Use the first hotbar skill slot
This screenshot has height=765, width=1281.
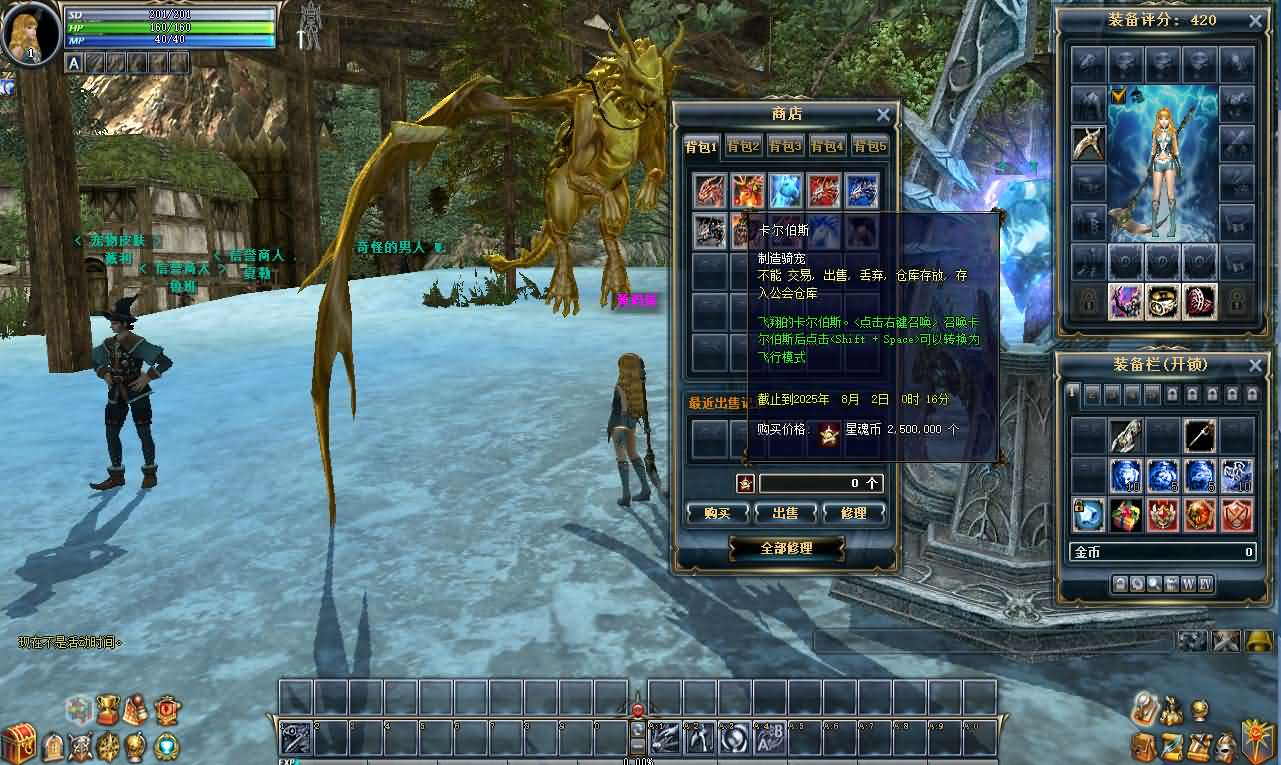295,738
